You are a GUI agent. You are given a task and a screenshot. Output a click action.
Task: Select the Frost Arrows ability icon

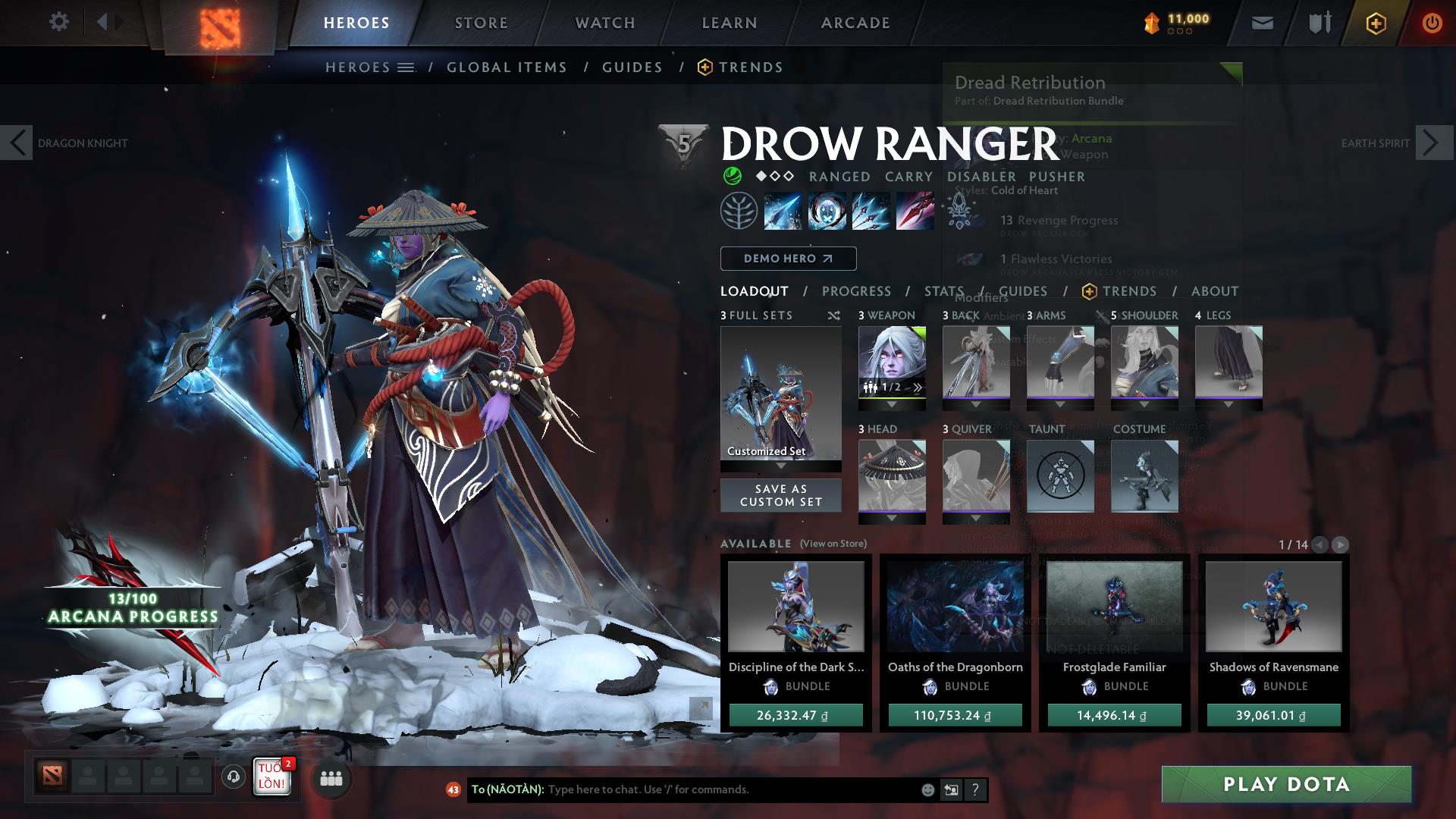pos(782,211)
